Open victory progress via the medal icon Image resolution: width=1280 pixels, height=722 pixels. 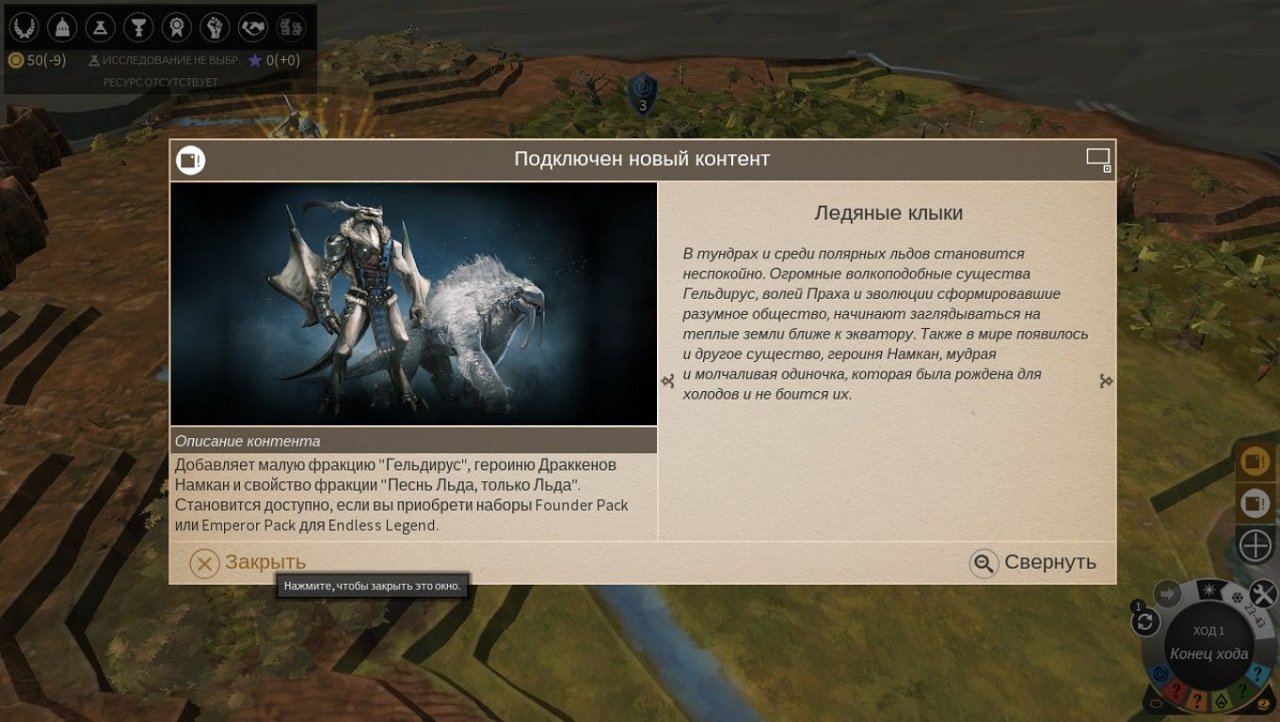[x=177, y=26]
